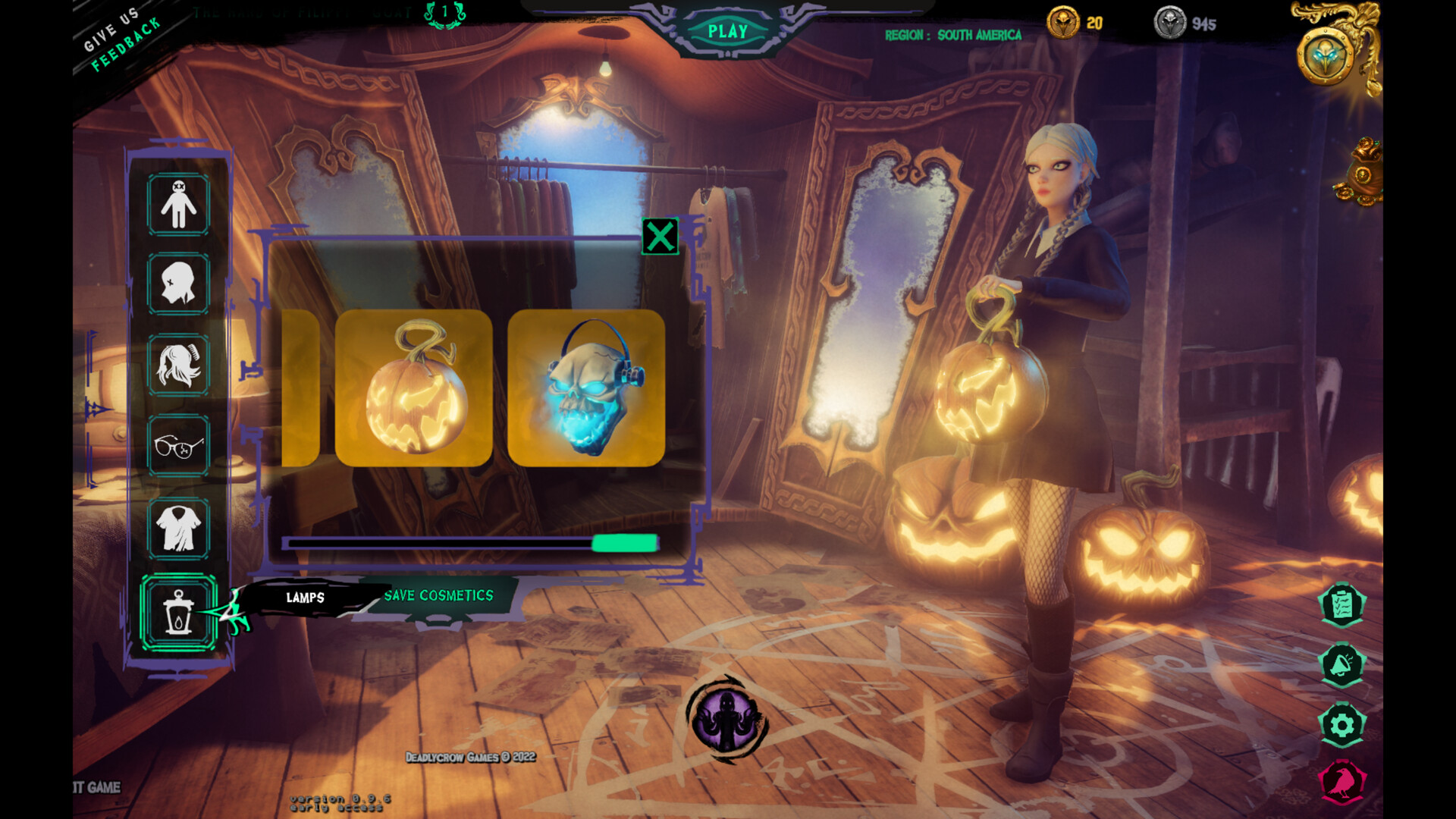Select the shirt clothing icon
1456x819 pixels.
pyautogui.click(x=179, y=530)
